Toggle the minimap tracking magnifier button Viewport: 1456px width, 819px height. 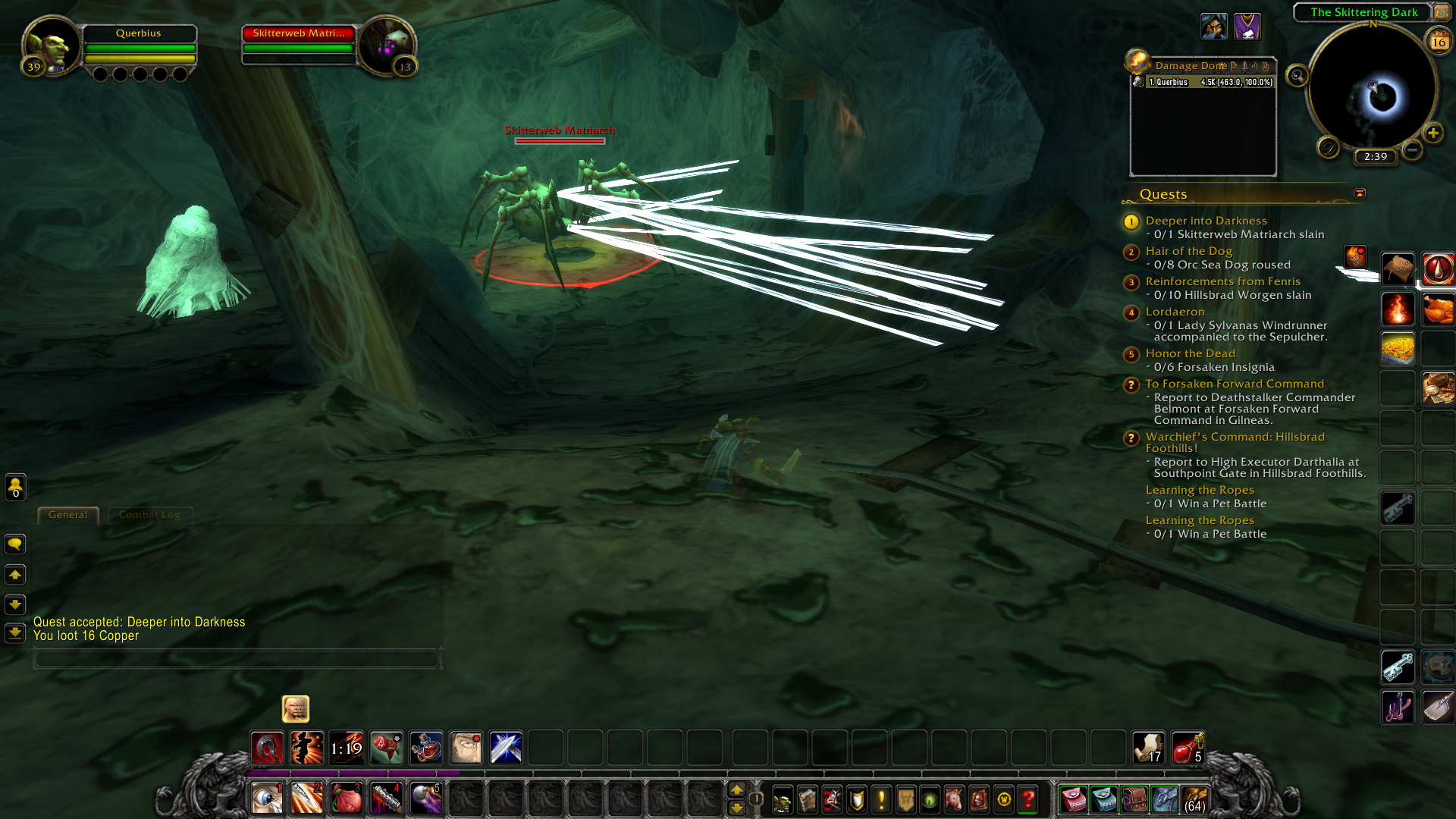coord(1298,76)
